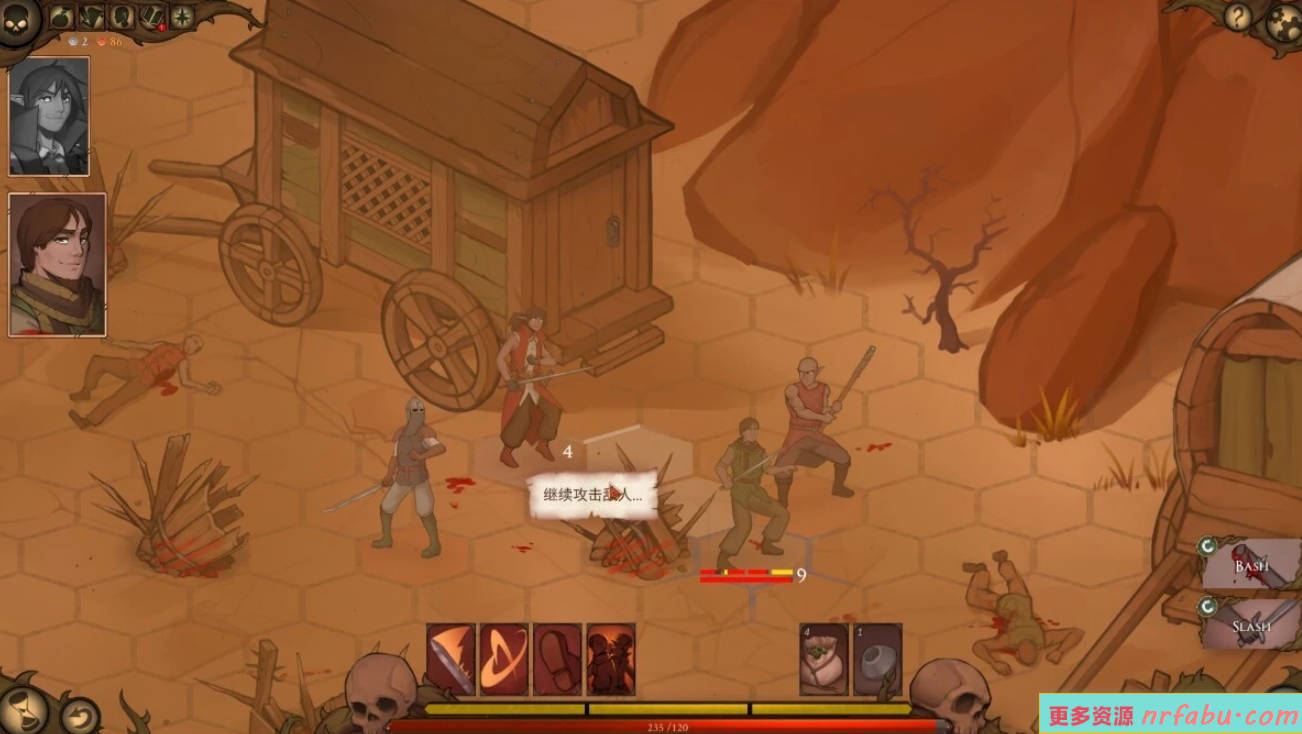The image size is (1302, 734).
Task: Open the inventory bag icon
Action: (x=61, y=17)
